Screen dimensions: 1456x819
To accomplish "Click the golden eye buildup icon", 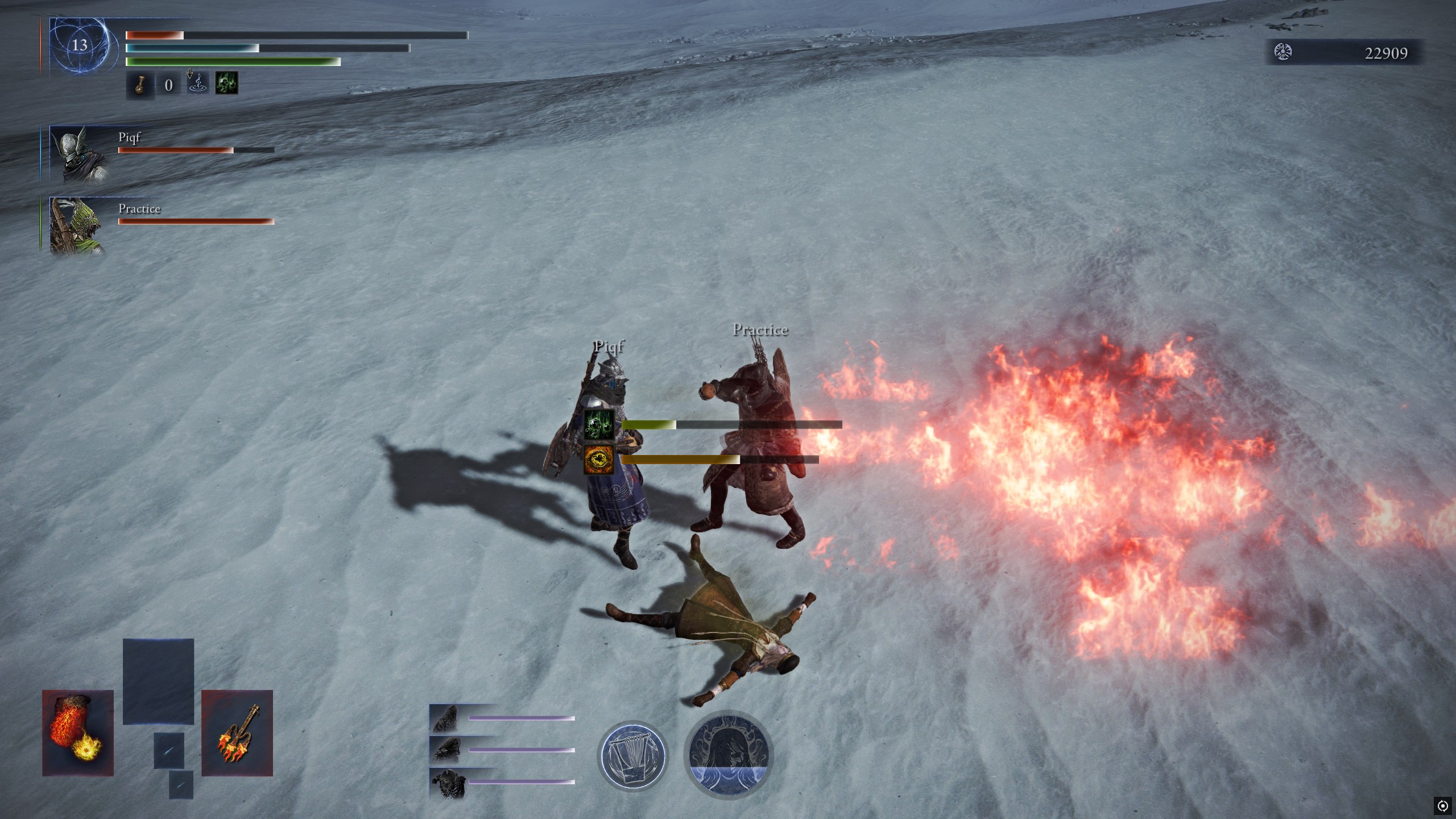I will coord(599,460).
